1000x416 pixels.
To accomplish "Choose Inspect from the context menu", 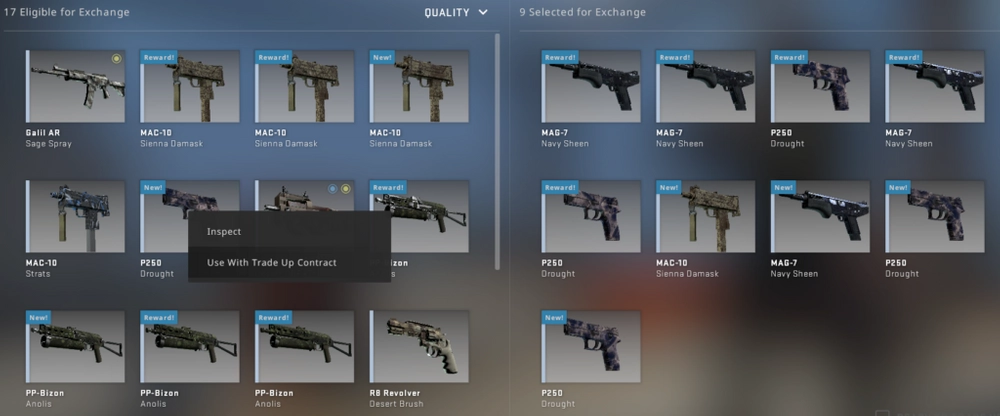I will coord(224,232).
